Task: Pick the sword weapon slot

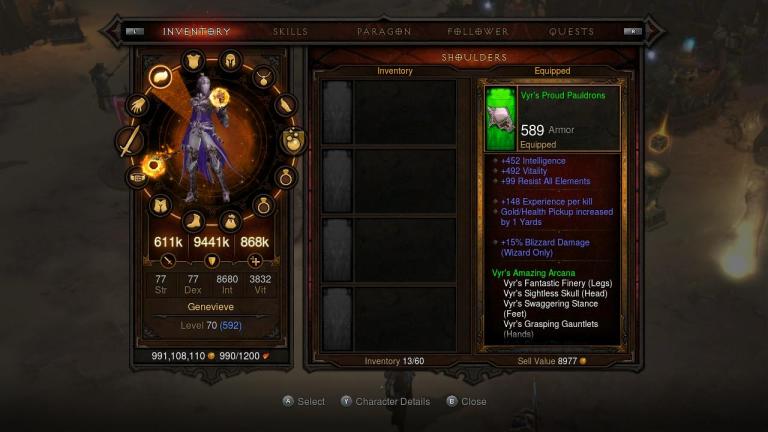Action: [x=130, y=142]
